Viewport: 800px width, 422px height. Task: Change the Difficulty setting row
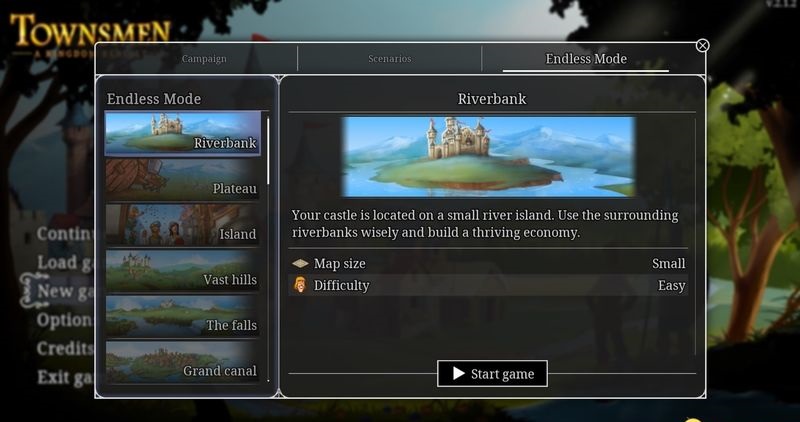pos(488,286)
